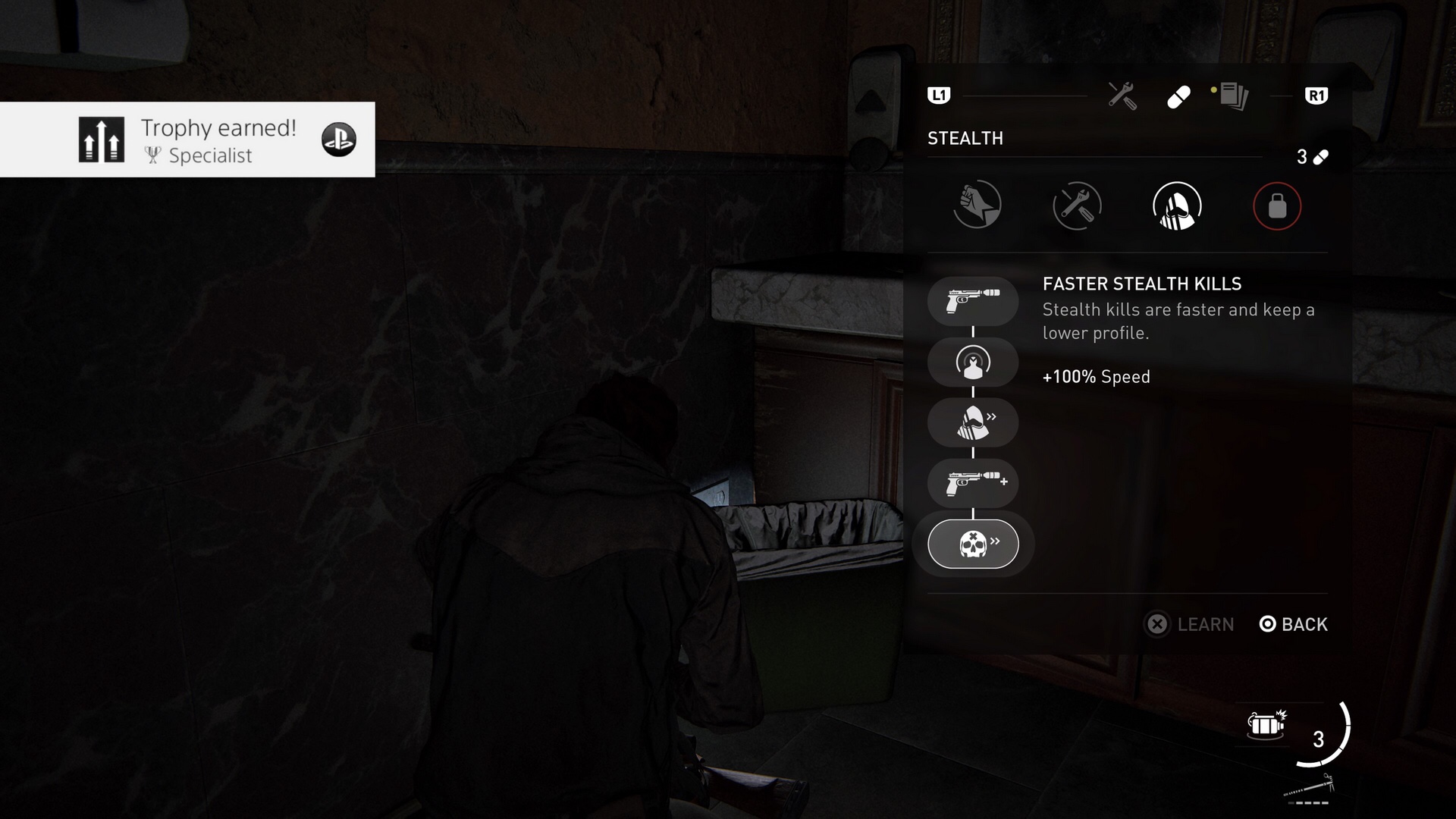Select the fist skill tree branch
This screenshot has height=819, width=1456.
[x=977, y=205]
